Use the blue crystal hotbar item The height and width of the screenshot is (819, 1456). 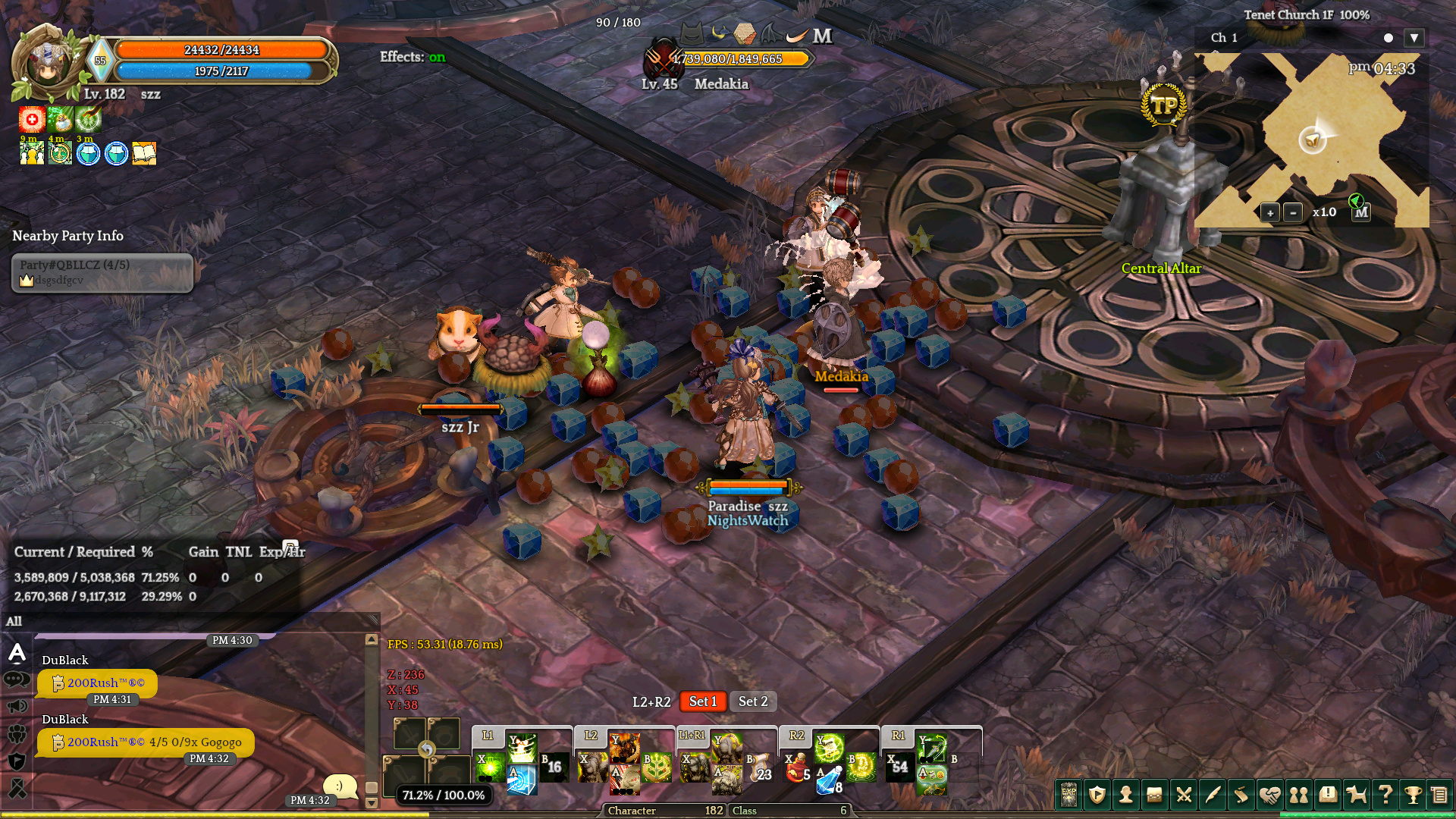click(x=830, y=780)
